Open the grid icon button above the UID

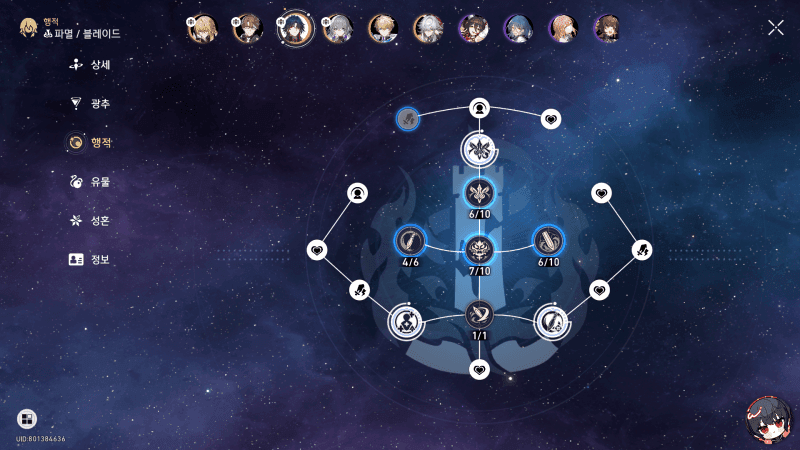[27, 418]
